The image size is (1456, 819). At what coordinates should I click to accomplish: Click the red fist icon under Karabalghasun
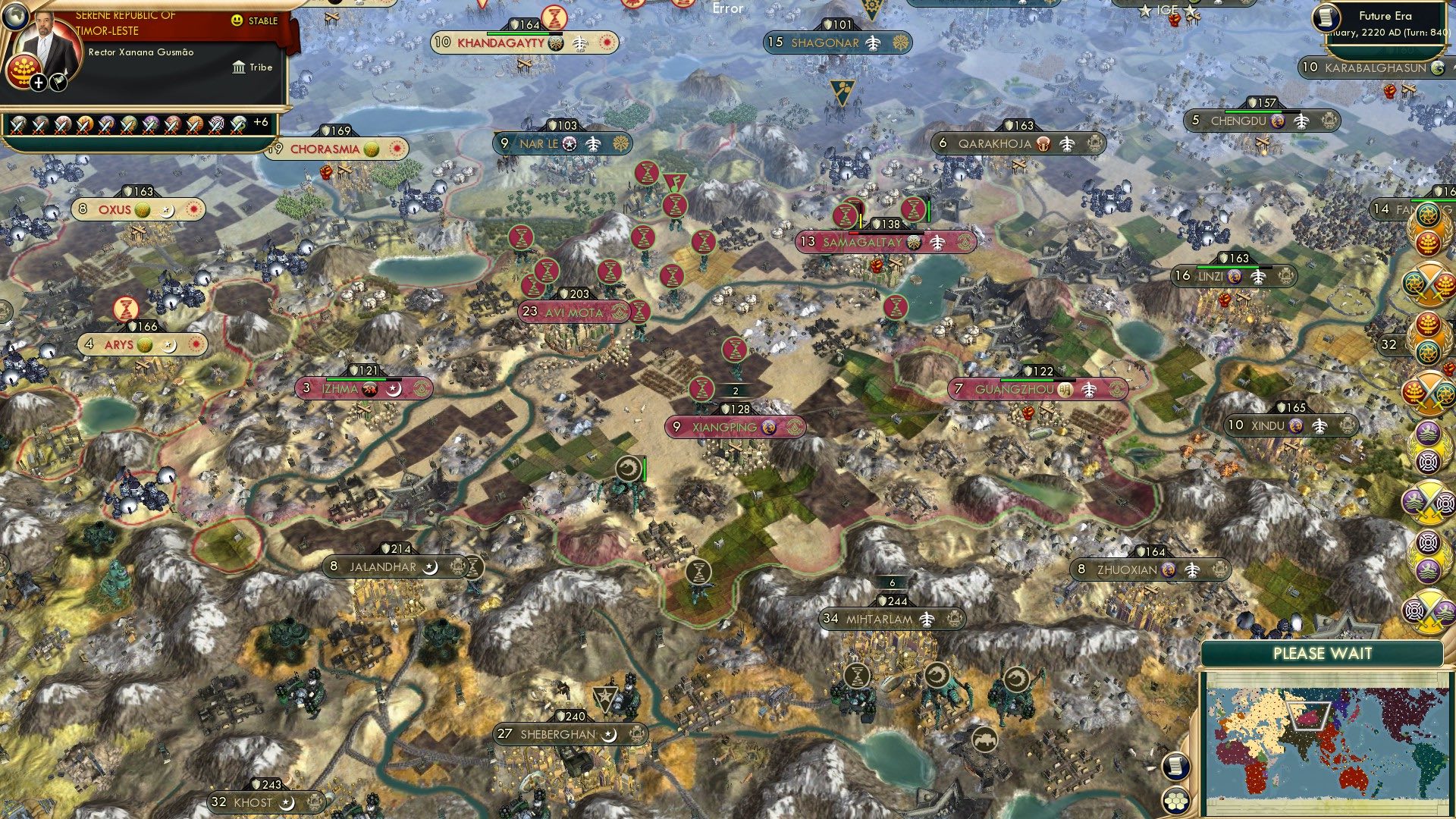pos(1389,93)
